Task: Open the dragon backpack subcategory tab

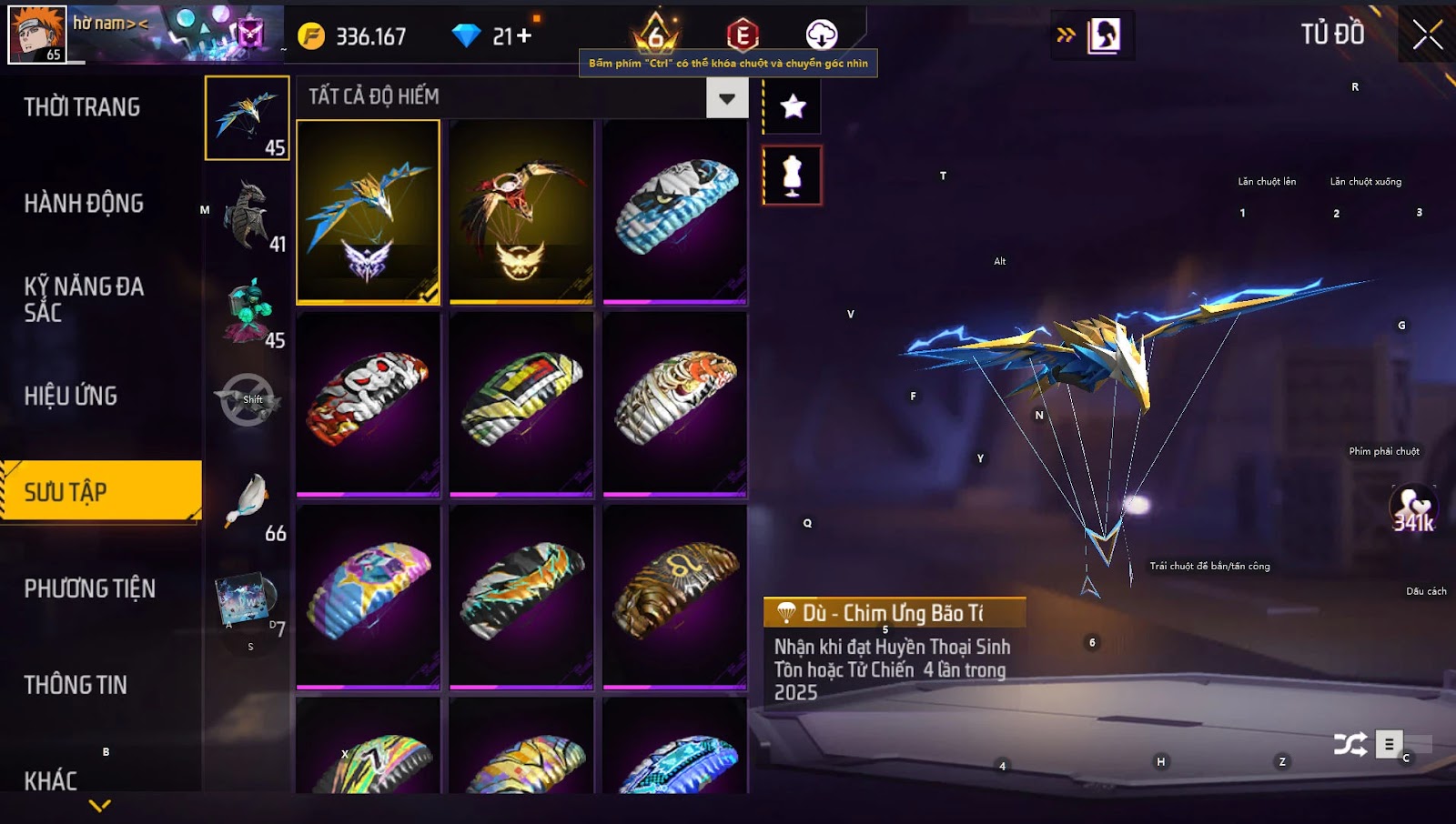Action: [x=248, y=215]
